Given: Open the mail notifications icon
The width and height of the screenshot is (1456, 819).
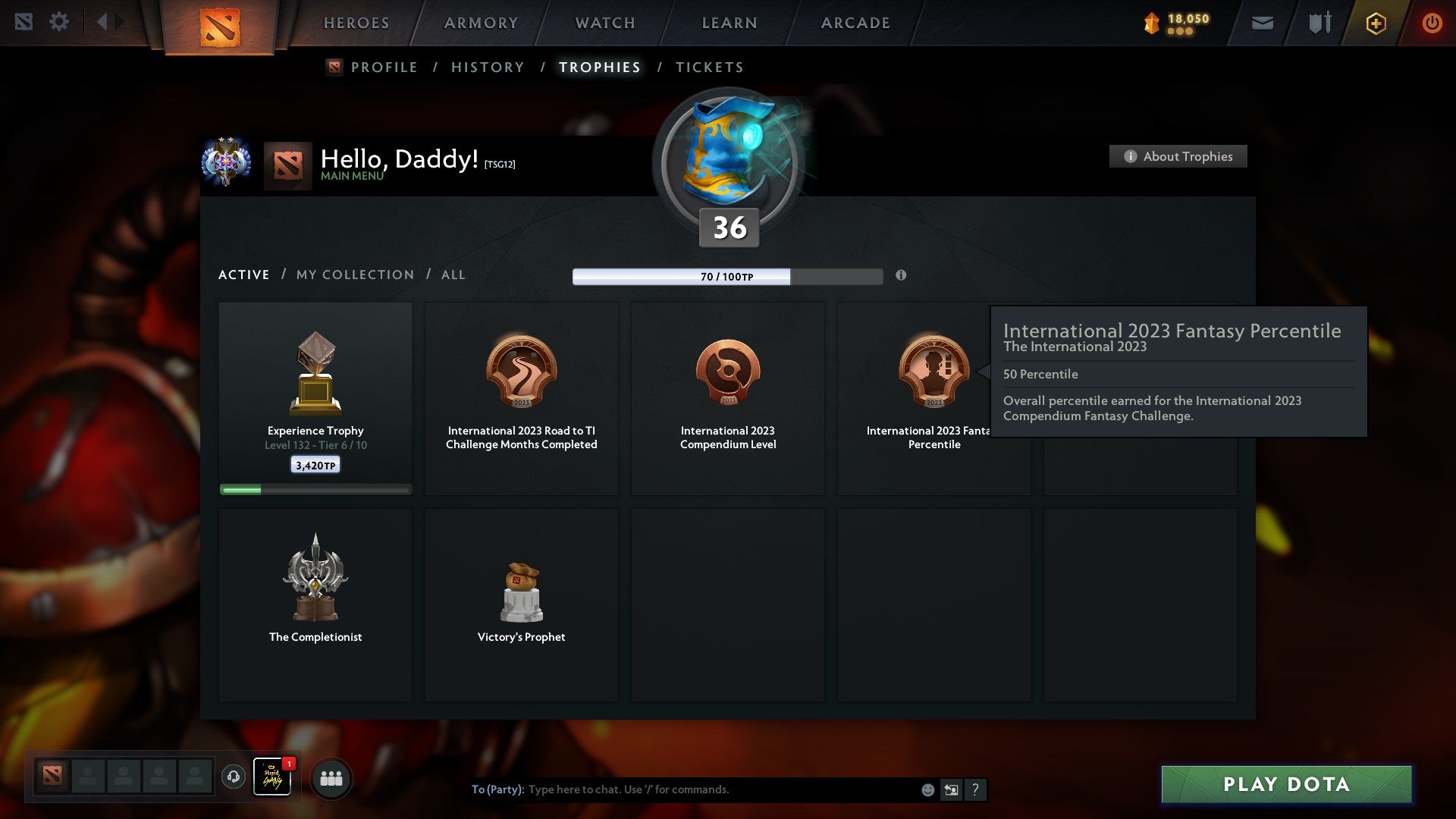Looking at the screenshot, I should click(1262, 23).
